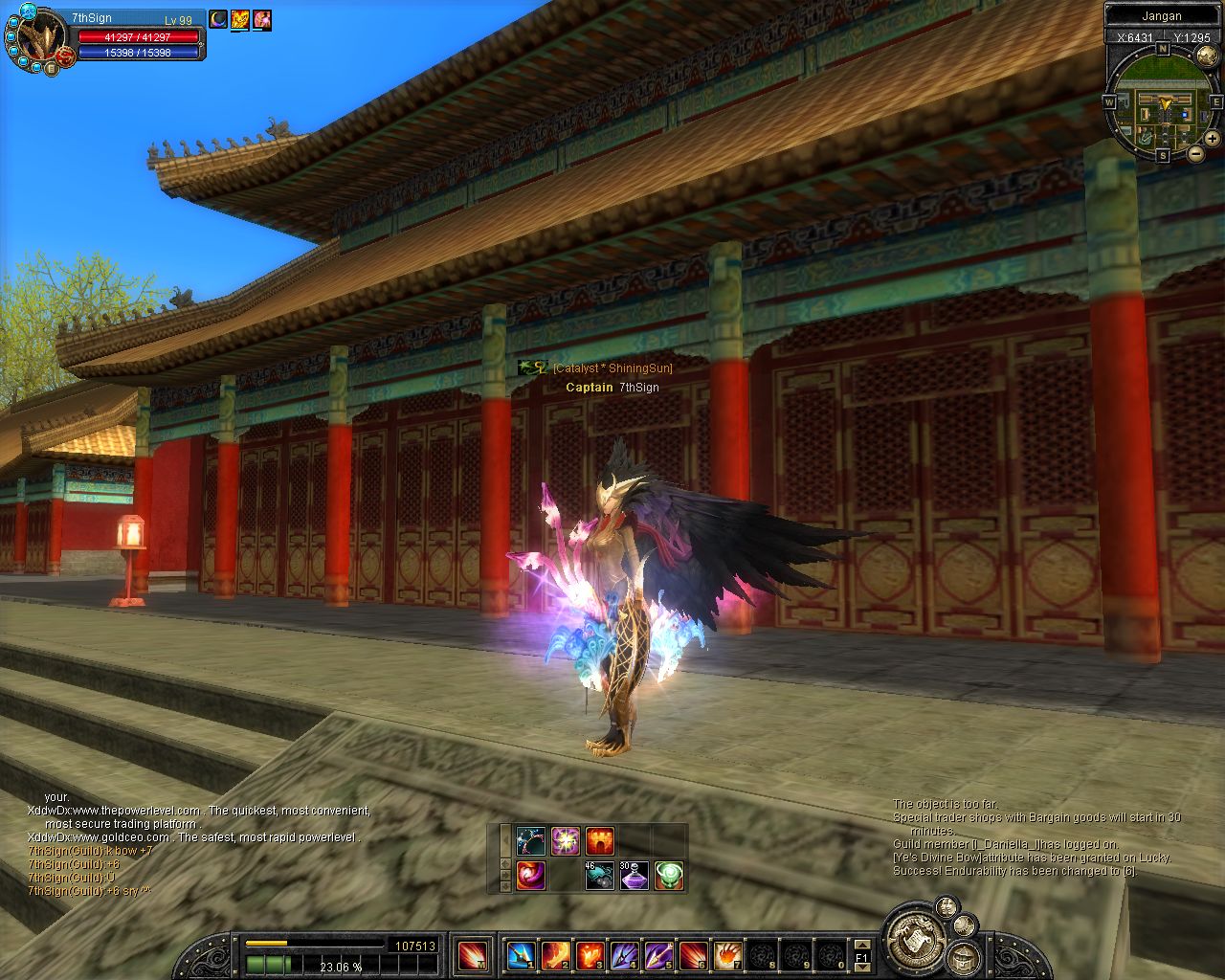Activate the flaming claw skill in slot 7
This screenshot has height=980, width=1225.
coord(727,954)
